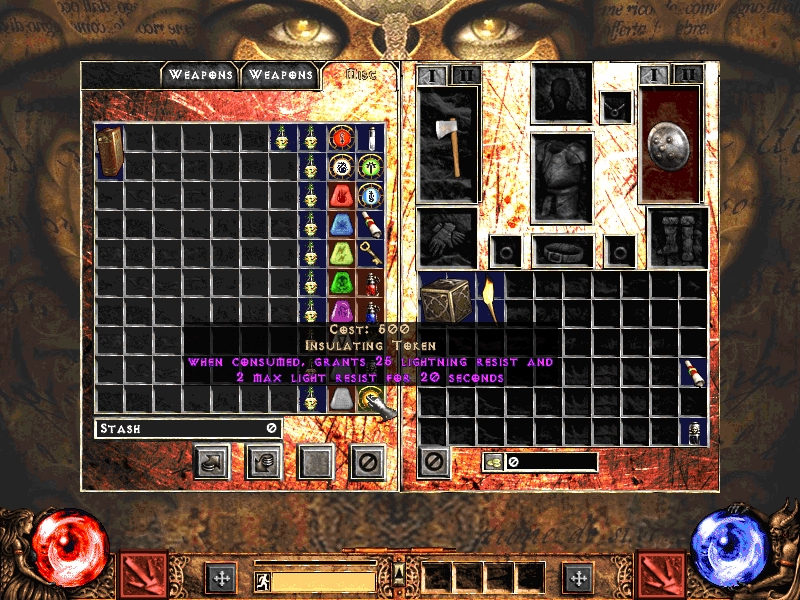The width and height of the screenshot is (800, 600).
Task: Pick the purple triangular token
Action: [x=342, y=312]
